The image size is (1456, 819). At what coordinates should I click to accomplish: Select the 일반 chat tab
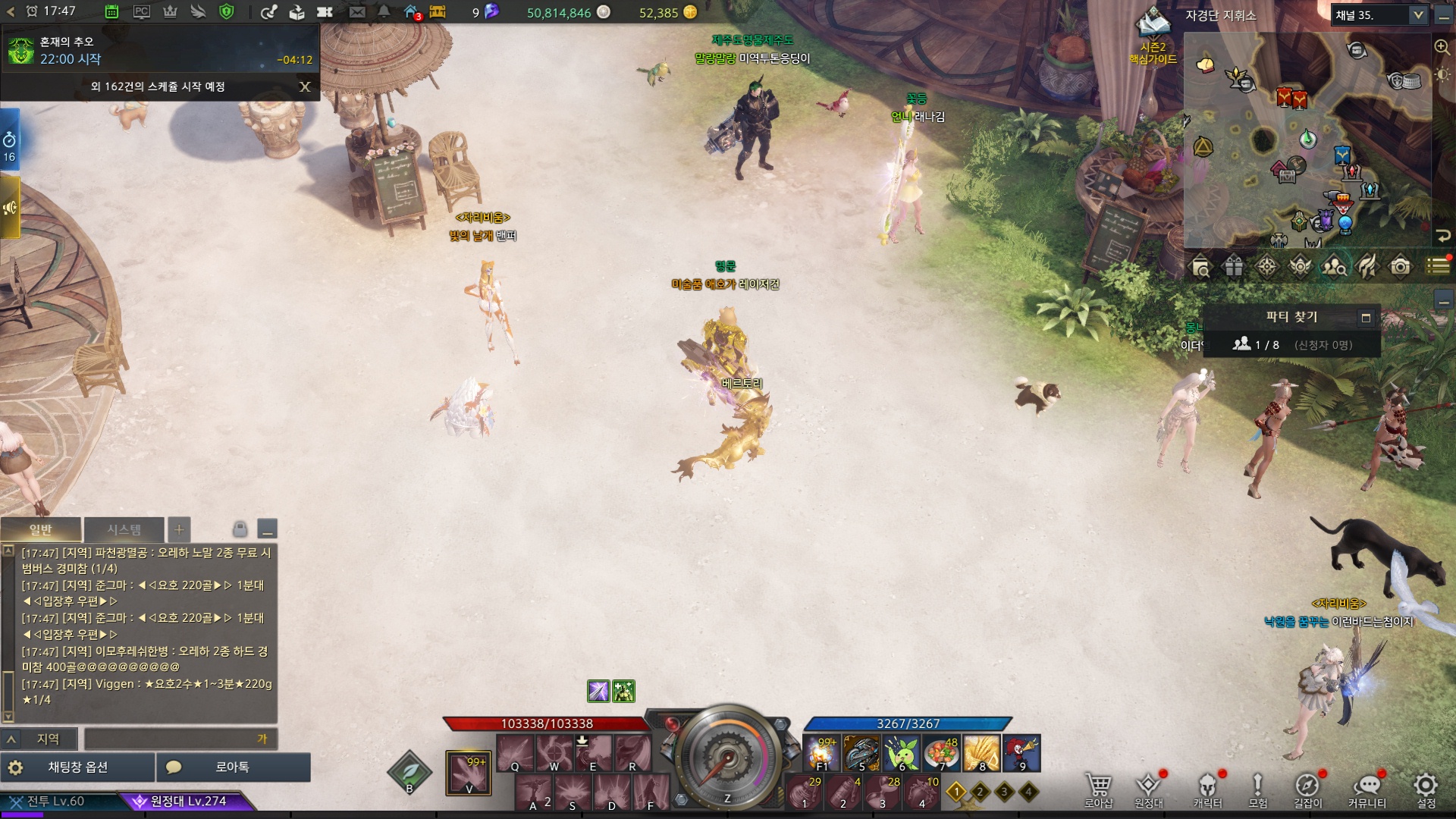coord(41,529)
